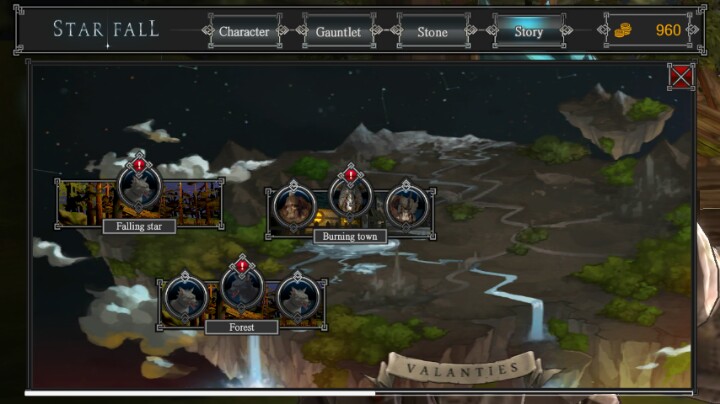Image resolution: width=720 pixels, height=404 pixels.
Task: Choose the Falling star wolf portrait stage
Action: [x=140, y=187]
